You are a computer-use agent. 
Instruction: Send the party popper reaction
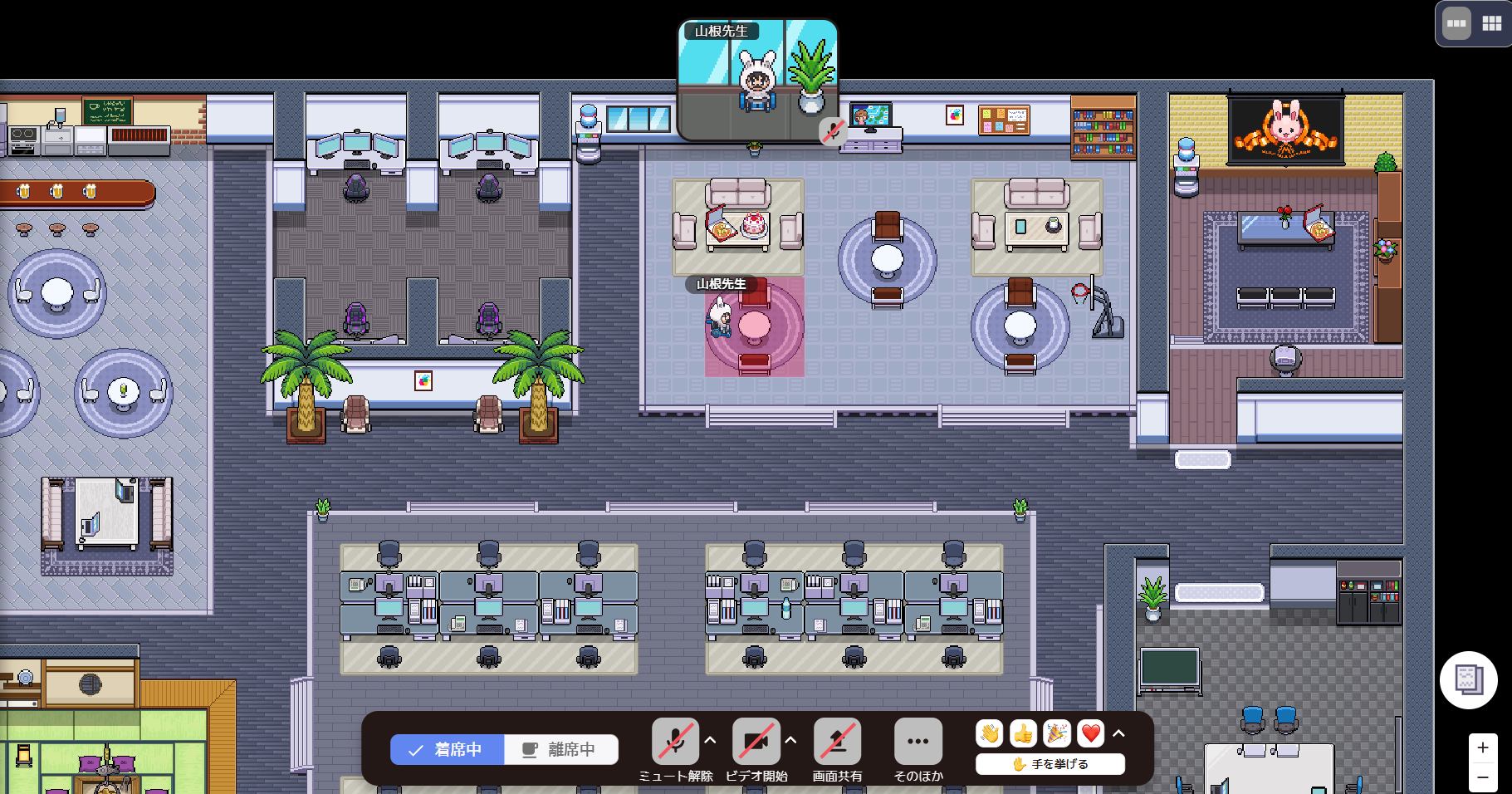1056,733
